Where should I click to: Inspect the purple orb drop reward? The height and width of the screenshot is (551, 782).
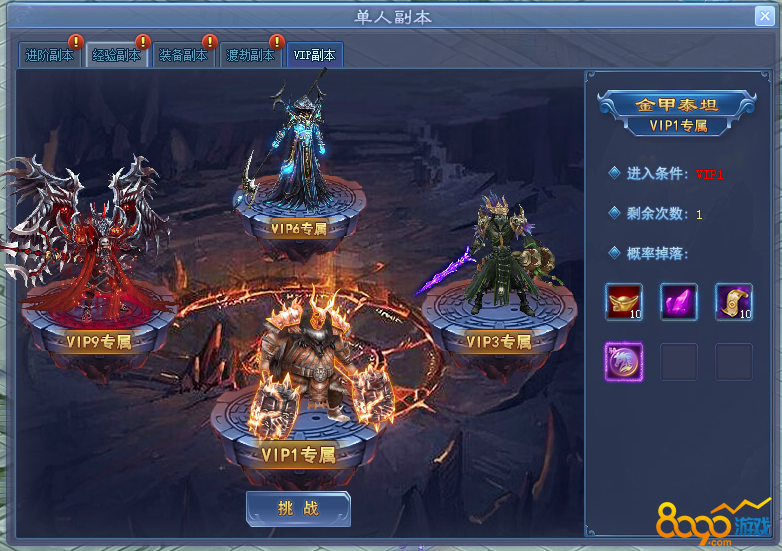click(624, 361)
